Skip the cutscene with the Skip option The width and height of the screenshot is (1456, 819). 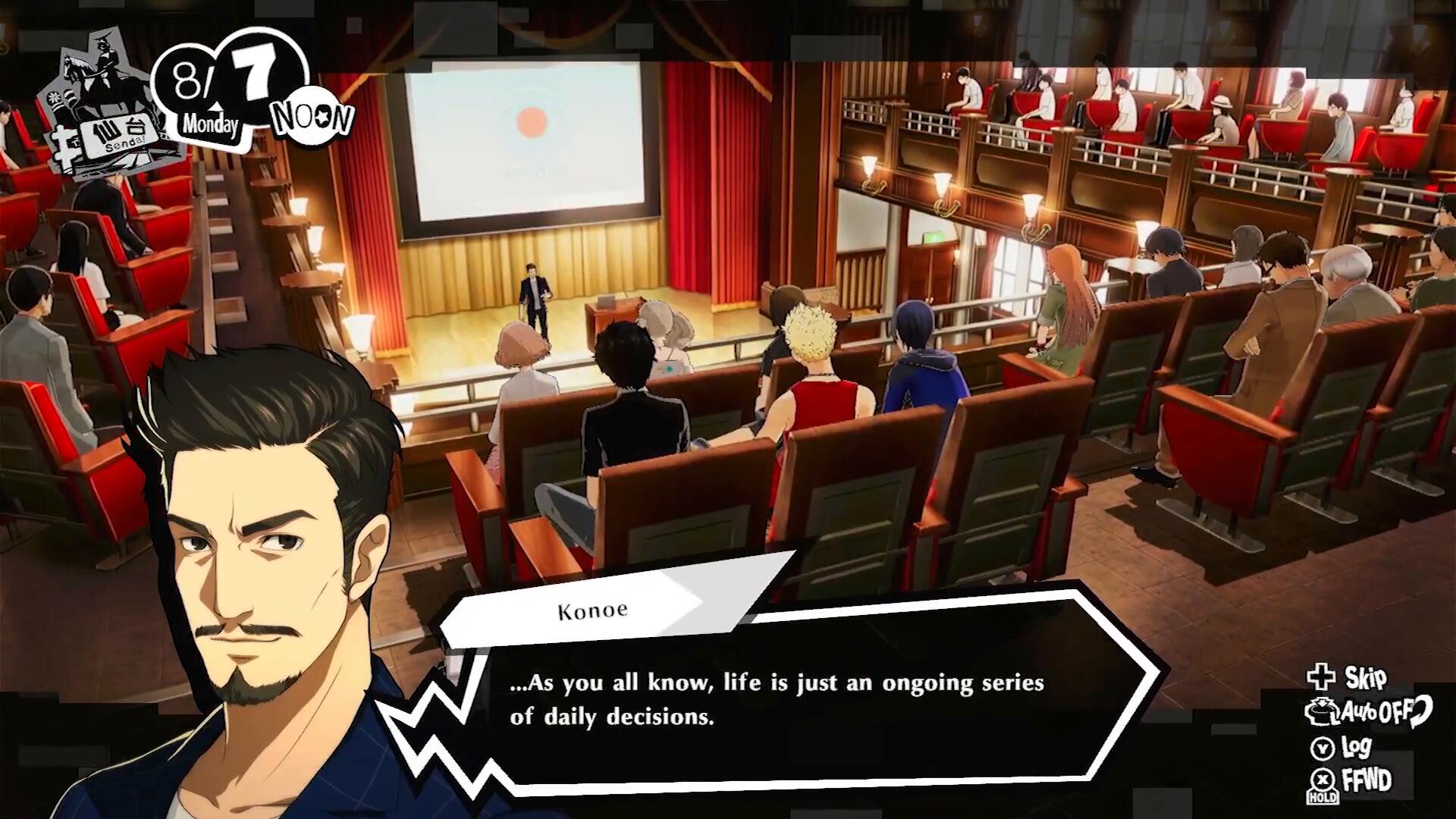tap(1348, 677)
